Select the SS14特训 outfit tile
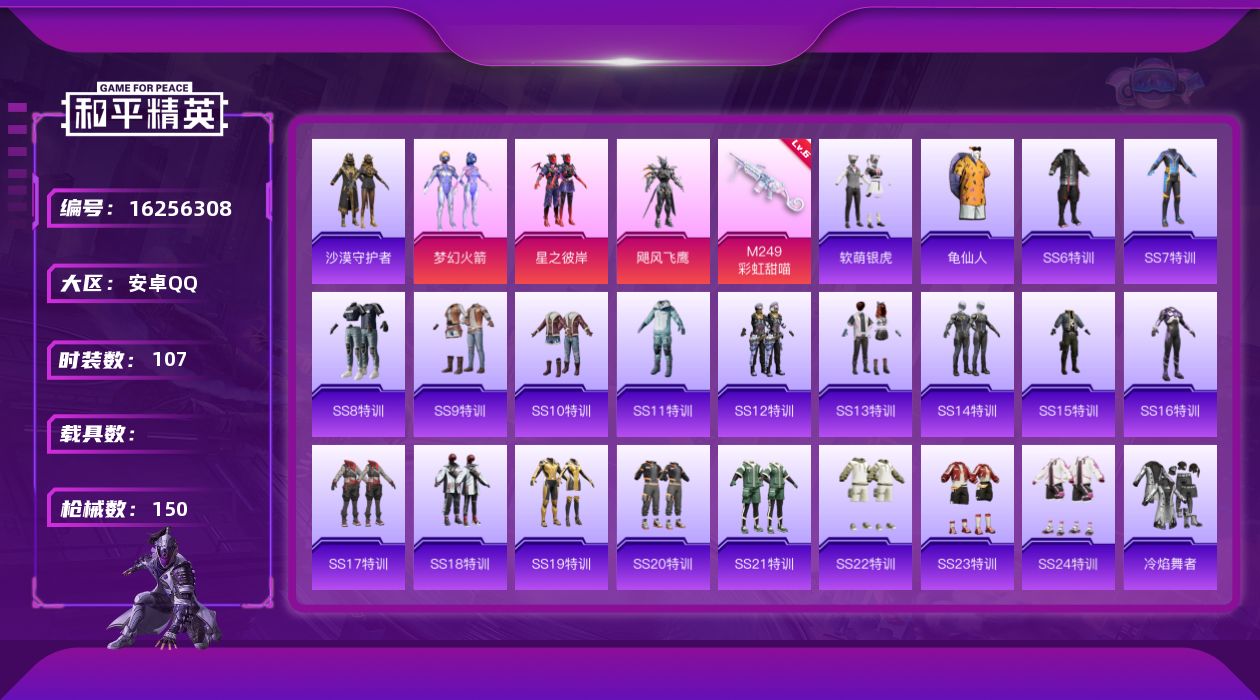Screen dimensions: 1260x700 pos(967,364)
